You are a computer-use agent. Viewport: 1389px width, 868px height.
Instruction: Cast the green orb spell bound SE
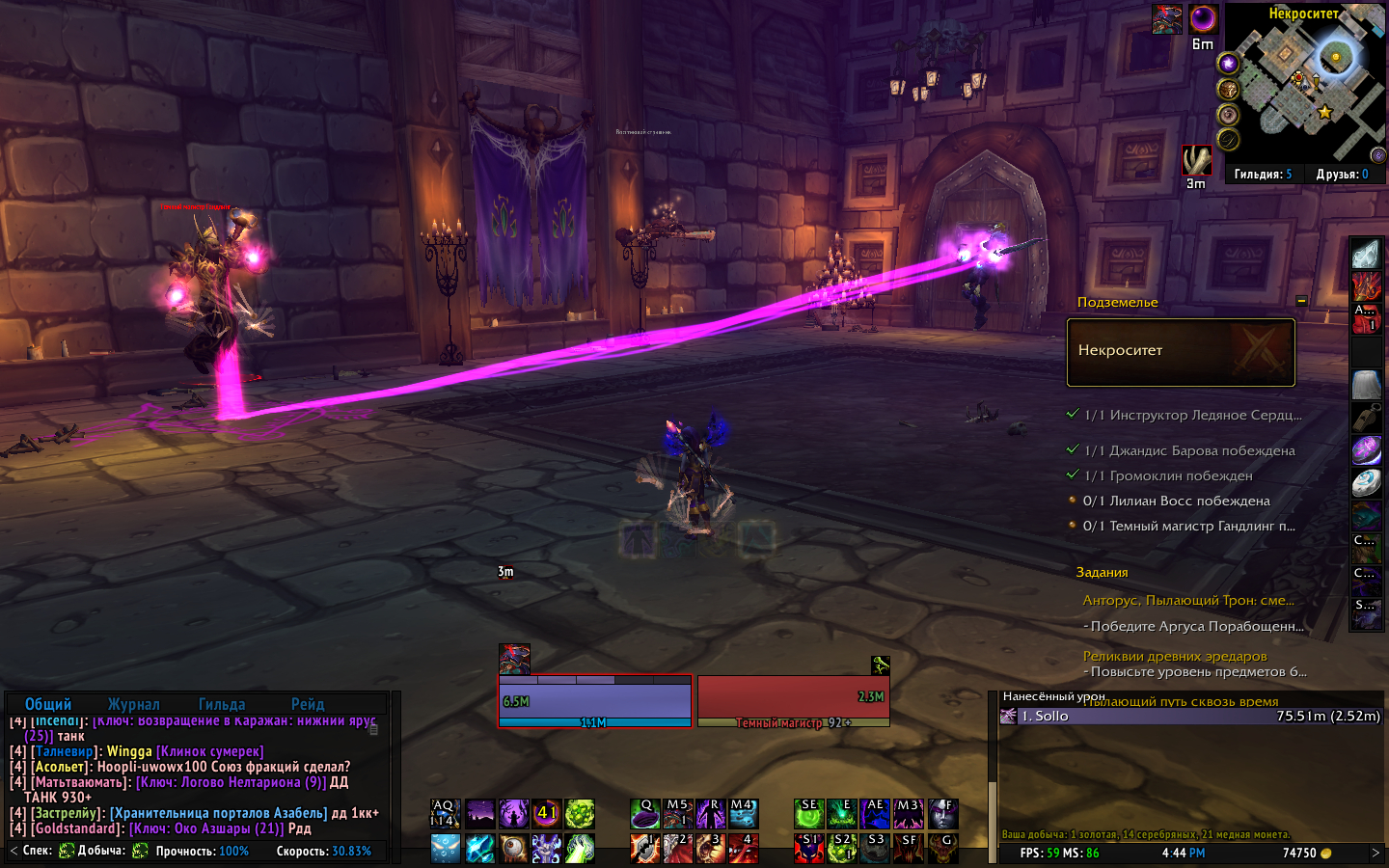(x=809, y=814)
